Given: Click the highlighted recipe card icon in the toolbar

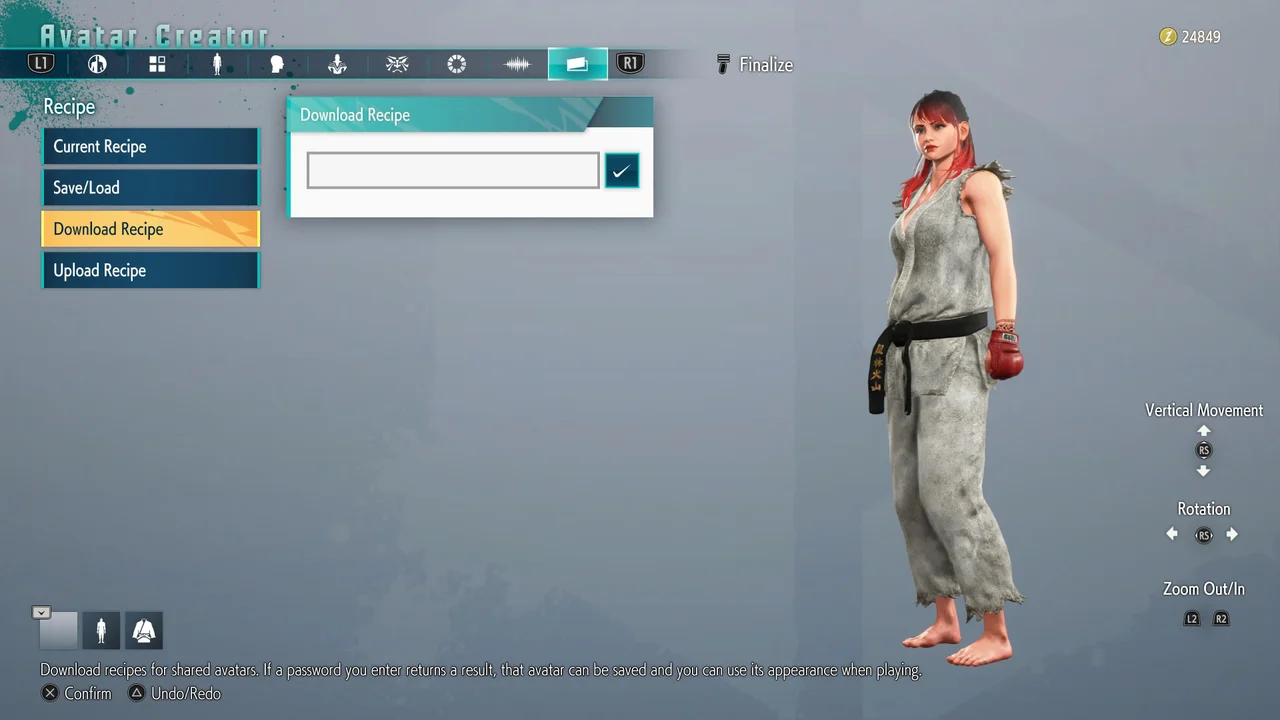Looking at the screenshot, I should 577,64.
